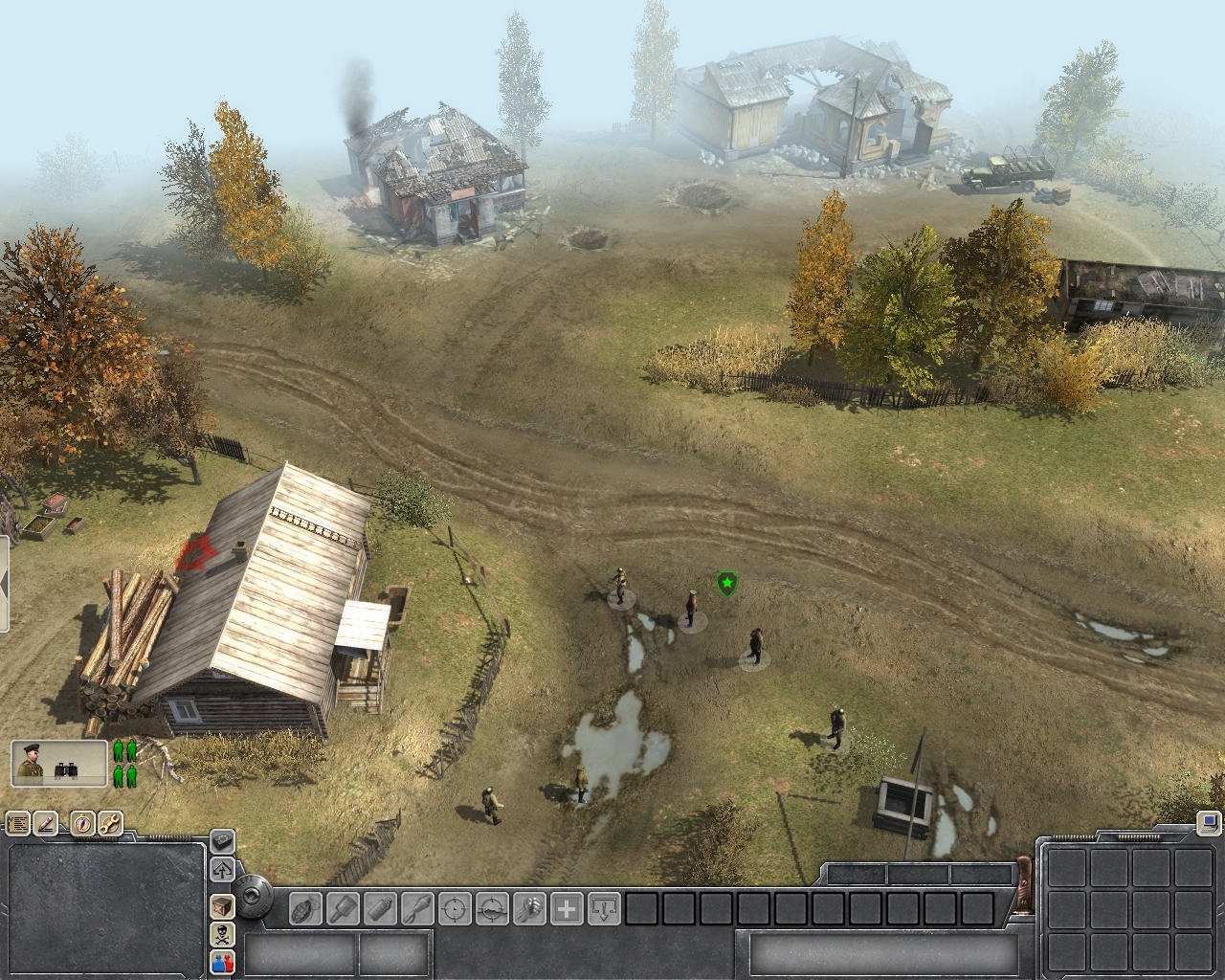Select the frag grenade action

[305, 907]
